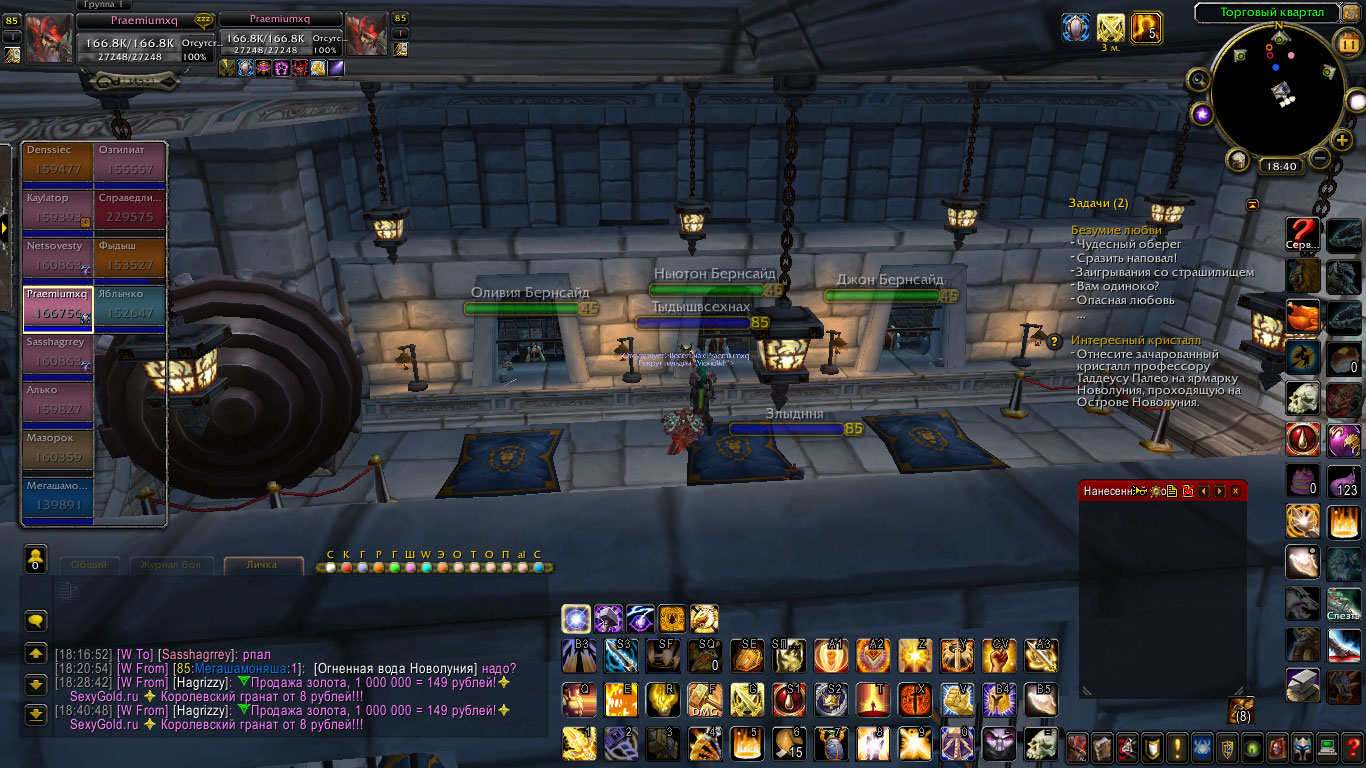Screen dimensions: 1366x768
Task: Close the damage meter window
Action: tap(1236, 491)
